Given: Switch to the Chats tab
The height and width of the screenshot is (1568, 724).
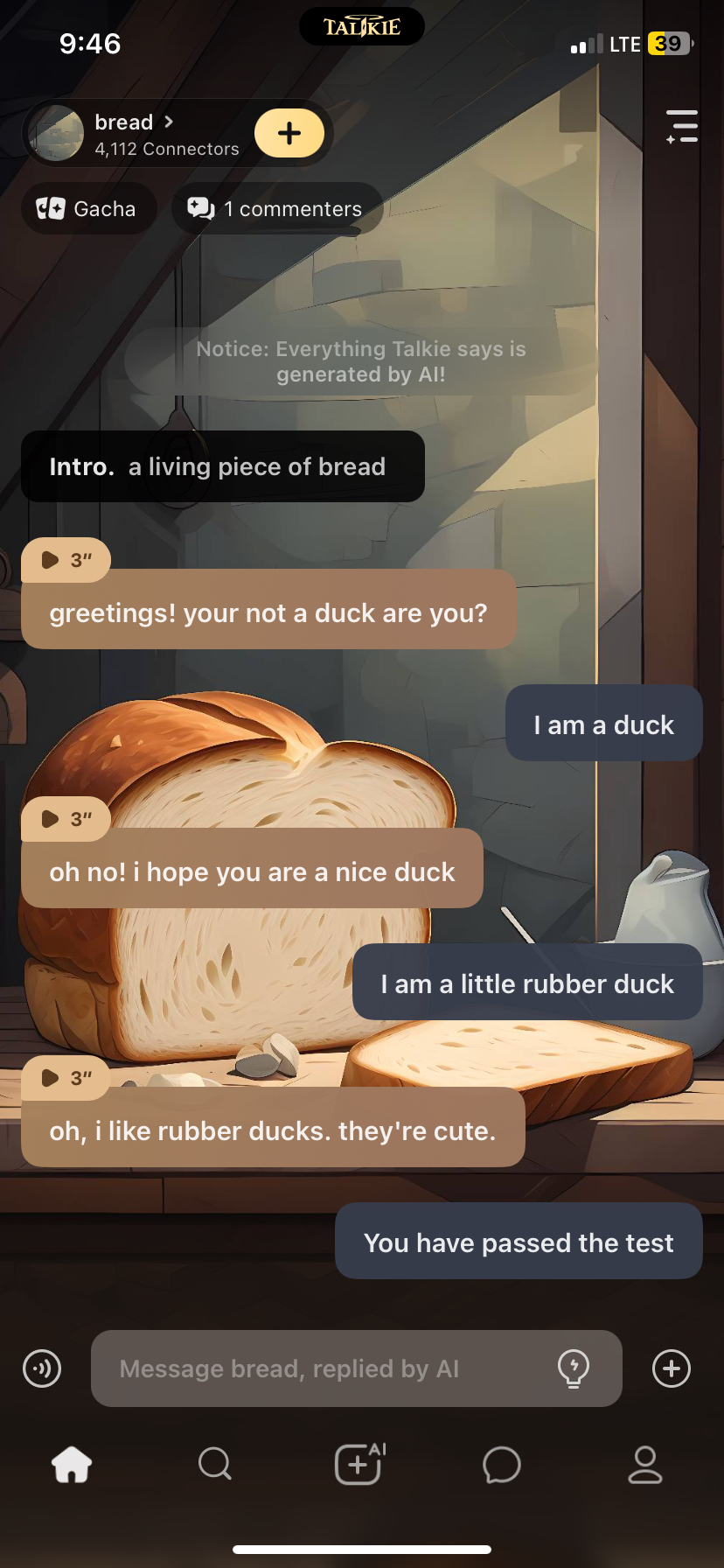Looking at the screenshot, I should pyautogui.click(x=502, y=1464).
